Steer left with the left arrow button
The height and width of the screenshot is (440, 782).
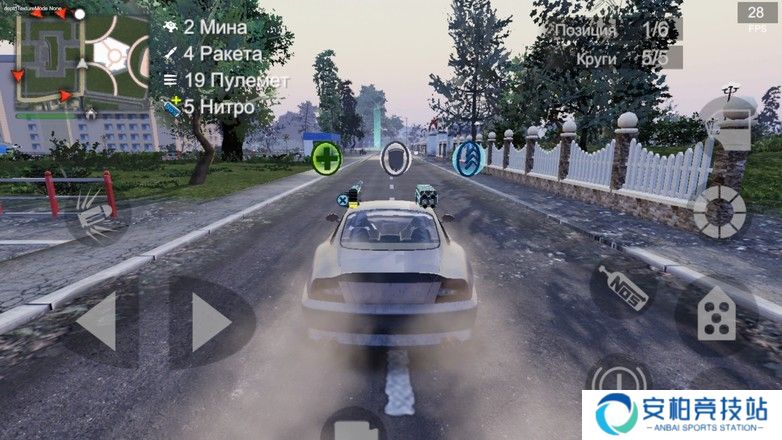[98, 321]
